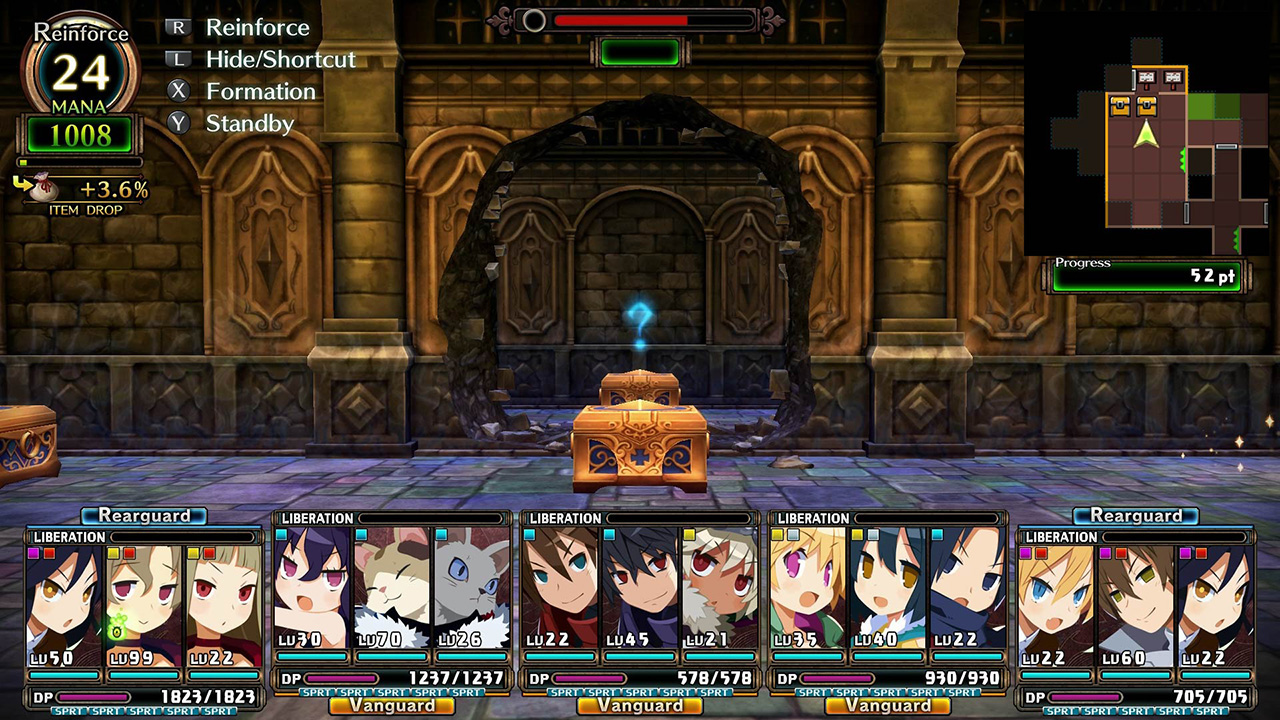The image size is (1280, 720).
Task: Toggle the green status orb on the LU 99 character
Action: 118,630
